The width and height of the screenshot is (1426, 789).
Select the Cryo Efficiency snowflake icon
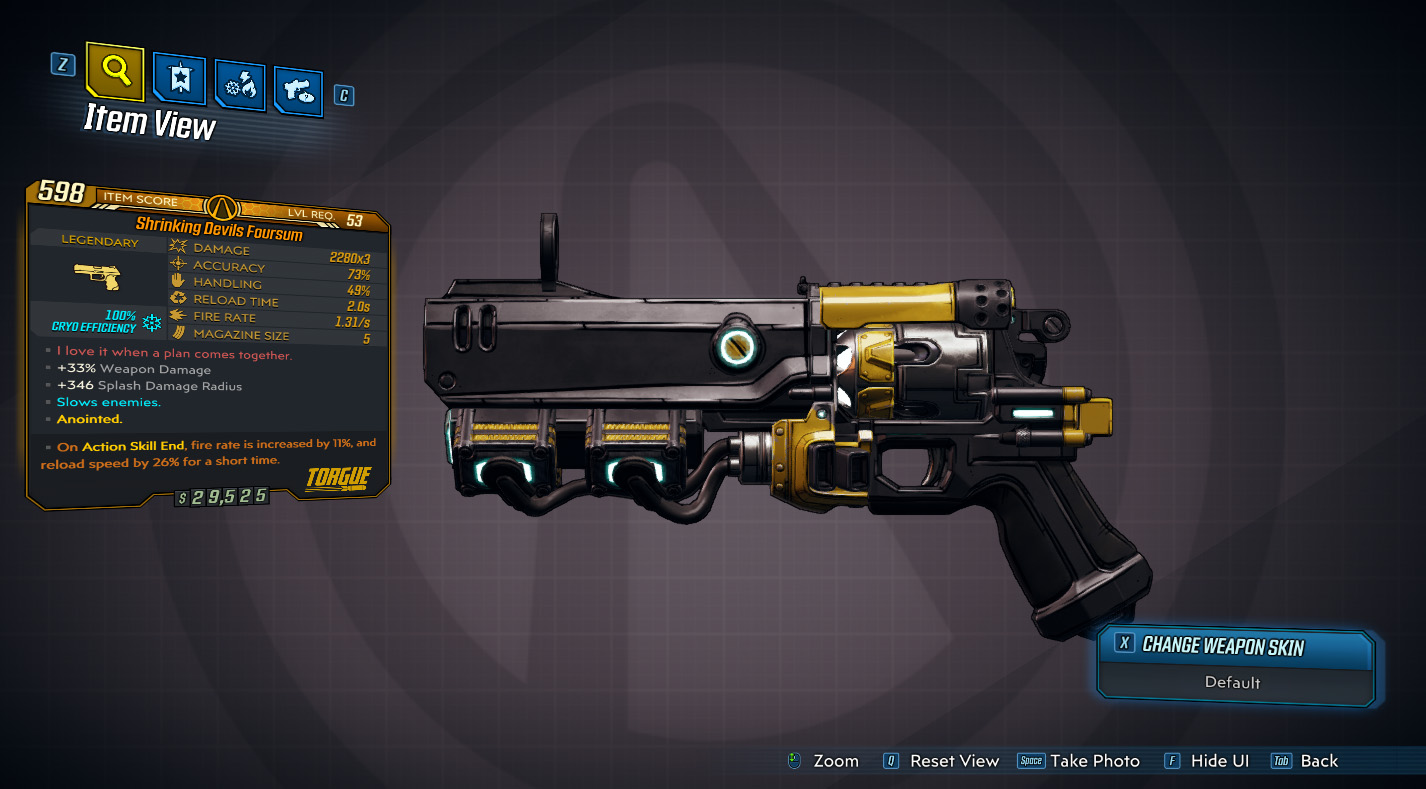pos(153,320)
